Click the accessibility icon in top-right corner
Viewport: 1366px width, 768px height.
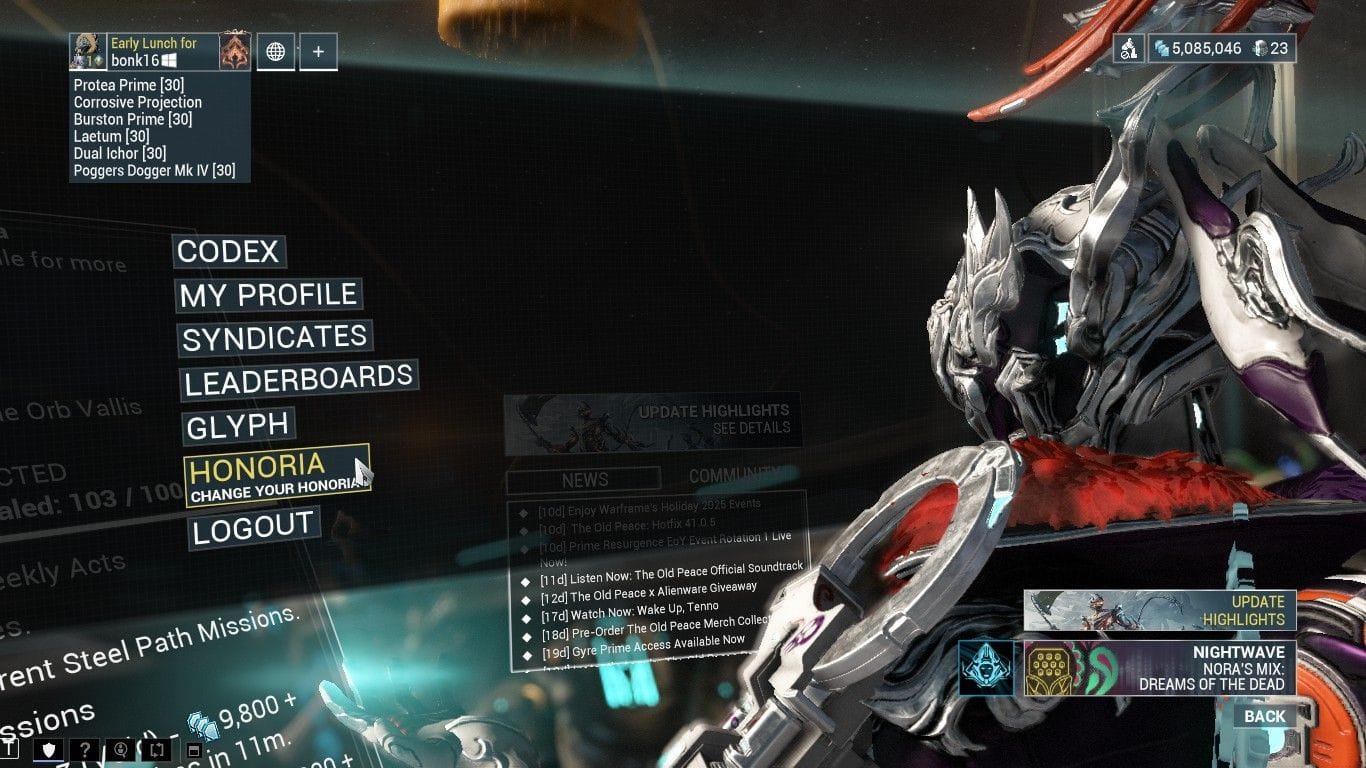[x=1129, y=48]
